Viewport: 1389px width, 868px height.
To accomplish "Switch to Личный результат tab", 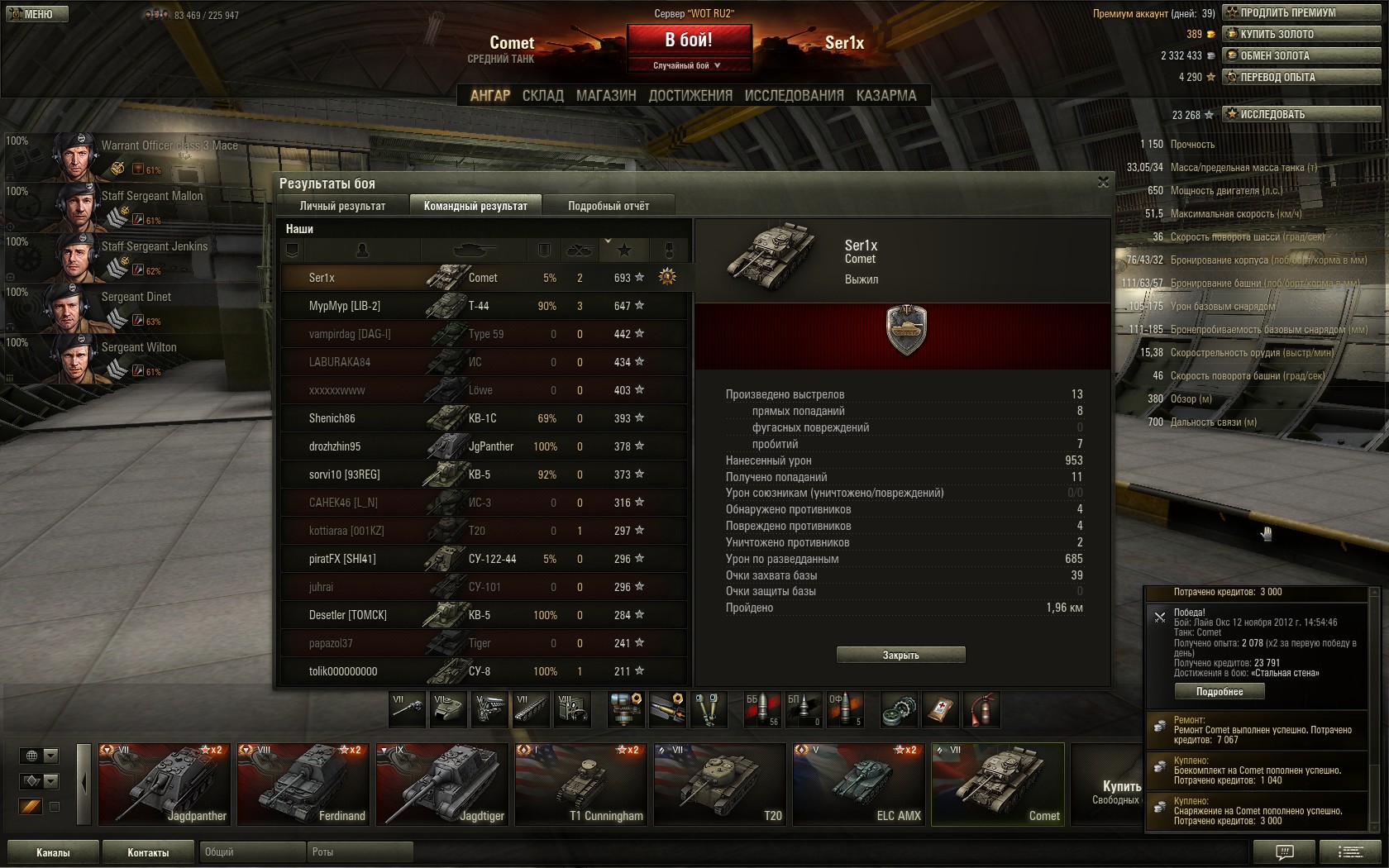I will [x=342, y=206].
